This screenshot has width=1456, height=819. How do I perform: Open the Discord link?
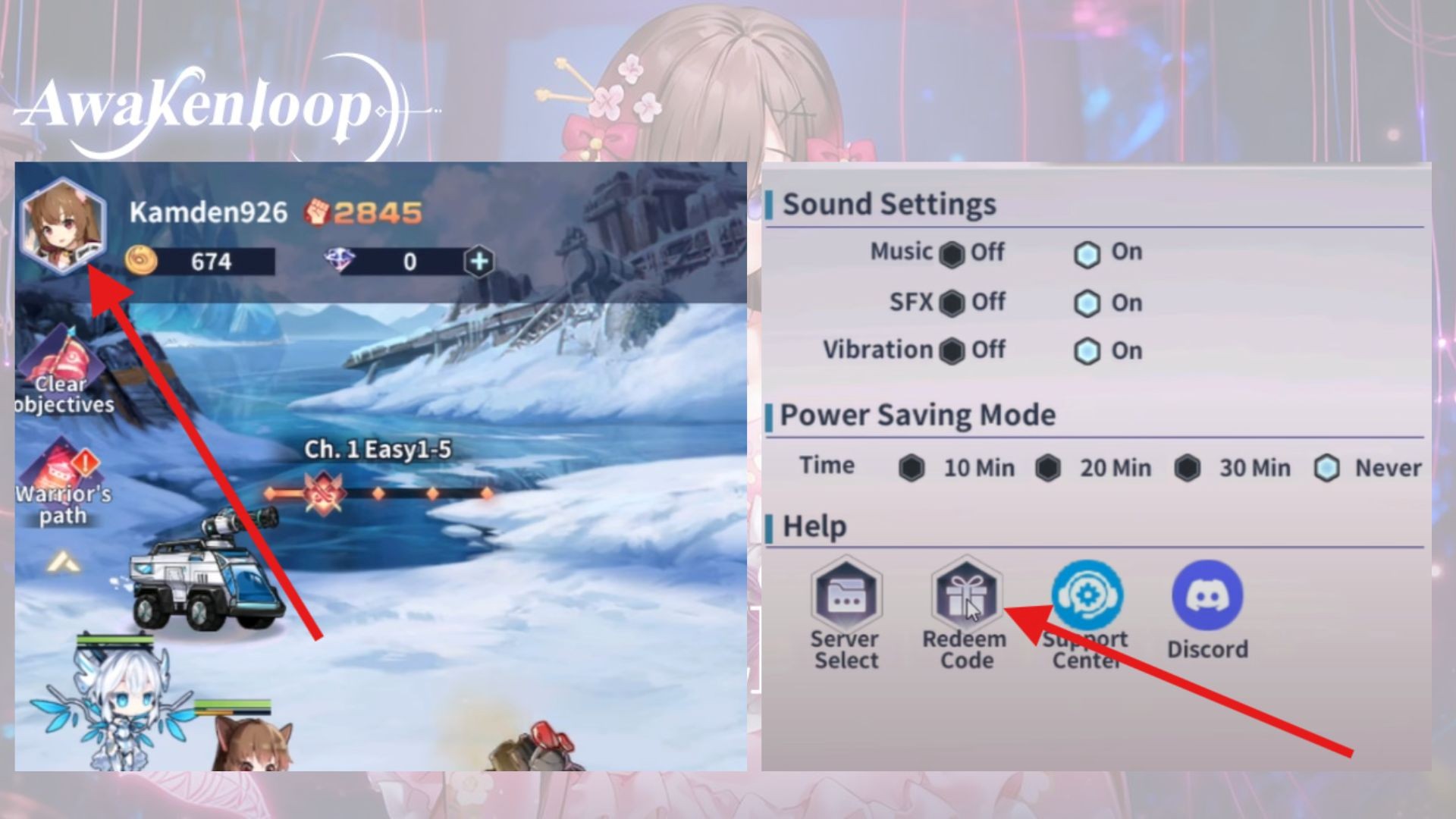point(1207,597)
